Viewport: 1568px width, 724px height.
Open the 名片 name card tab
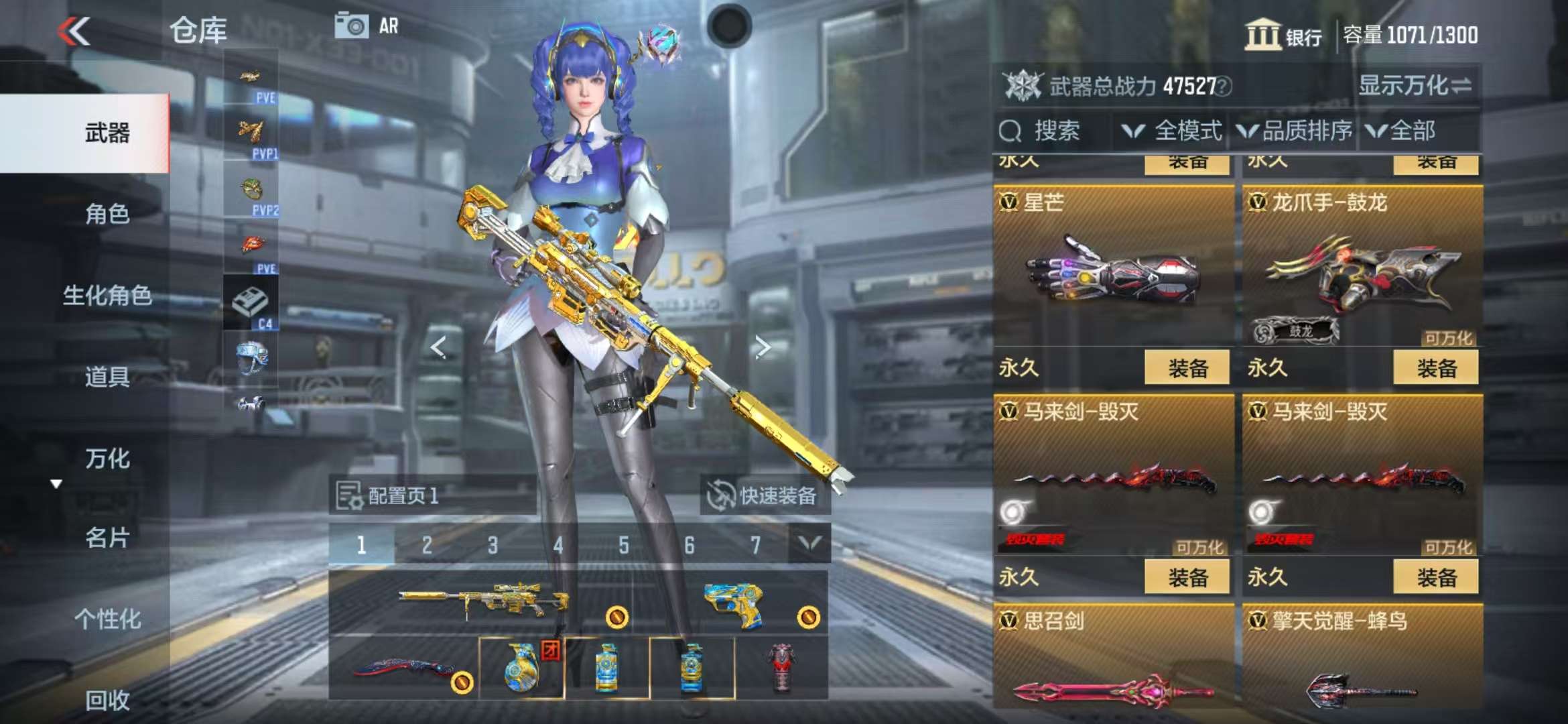click(x=107, y=538)
